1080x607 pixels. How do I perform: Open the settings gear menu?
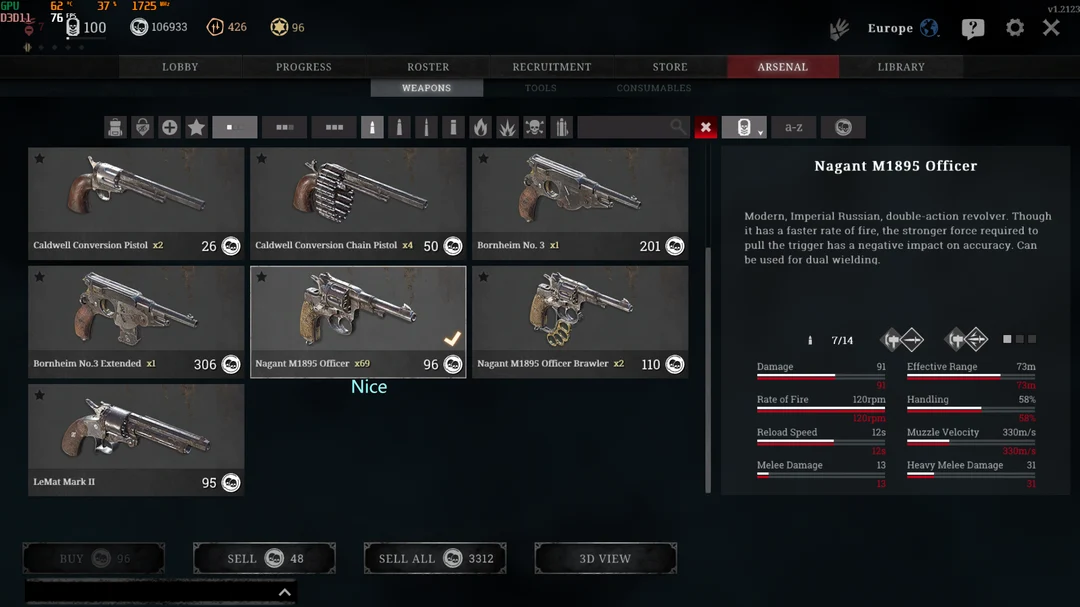(1014, 28)
